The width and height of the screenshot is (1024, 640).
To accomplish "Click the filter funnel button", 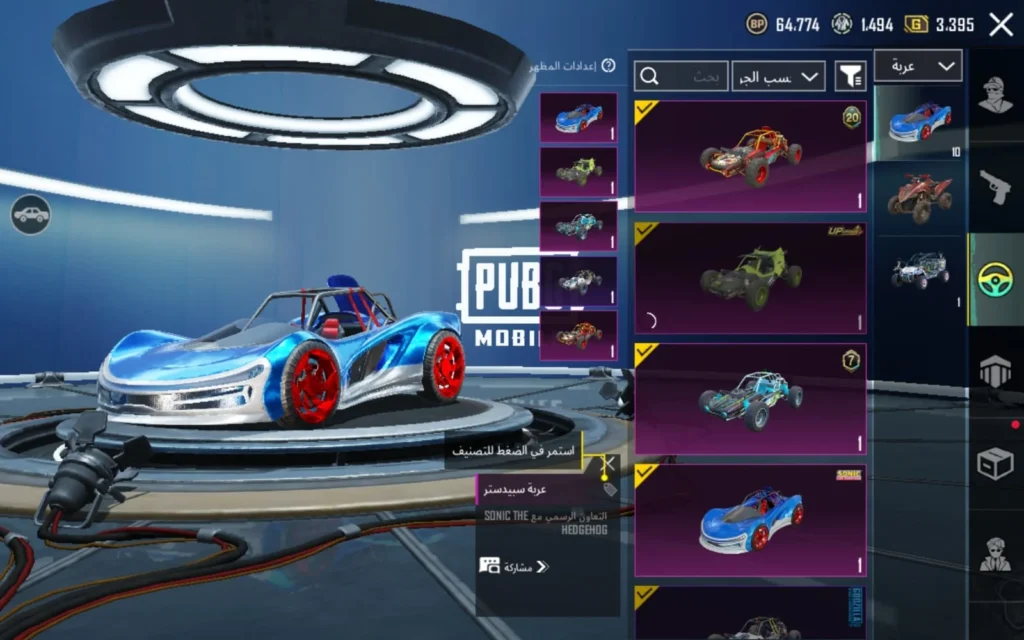I will tap(850, 76).
